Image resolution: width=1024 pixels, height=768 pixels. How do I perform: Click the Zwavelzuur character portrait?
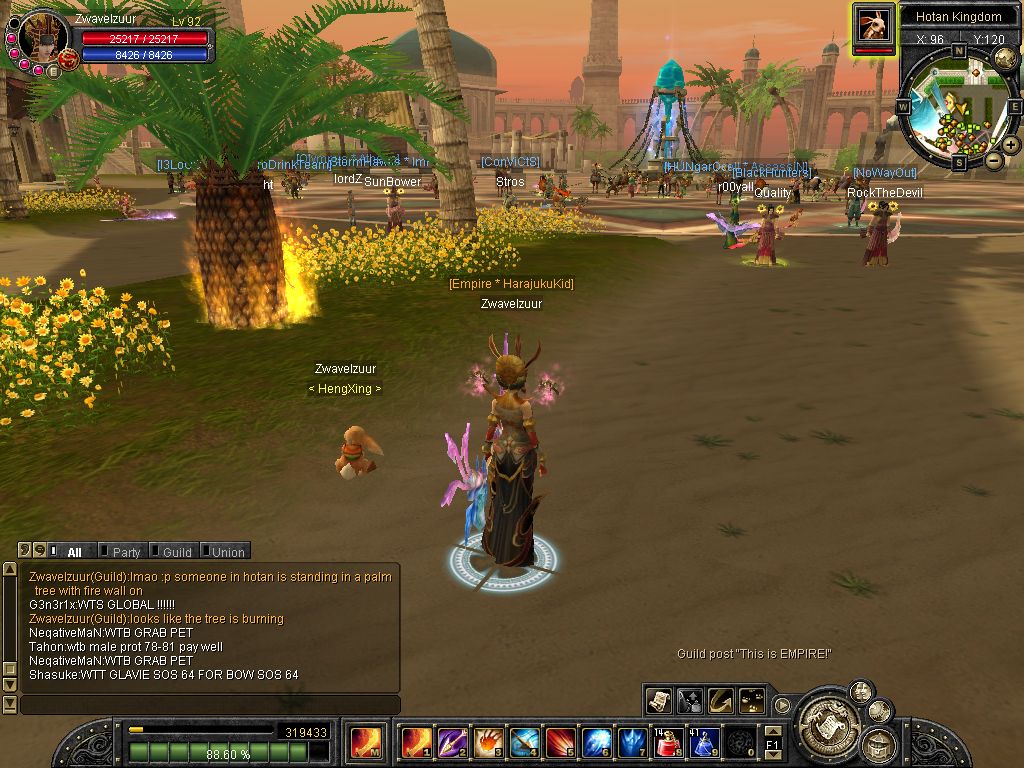[x=42, y=37]
